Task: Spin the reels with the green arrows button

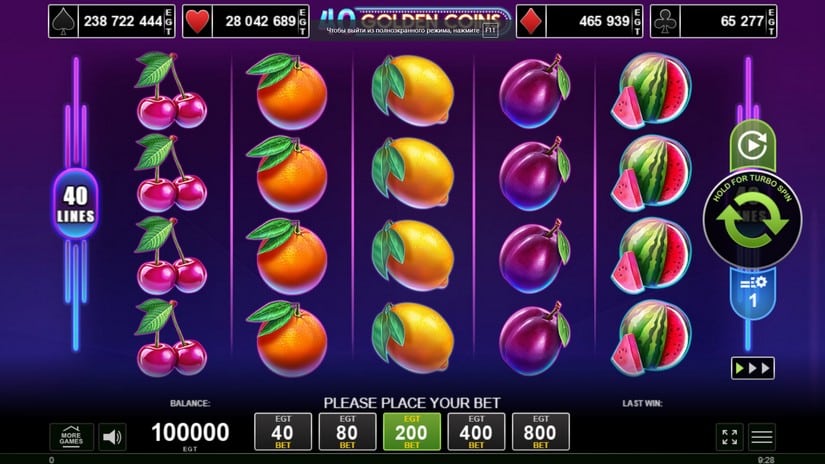Action: pyautogui.click(x=752, y=220)
